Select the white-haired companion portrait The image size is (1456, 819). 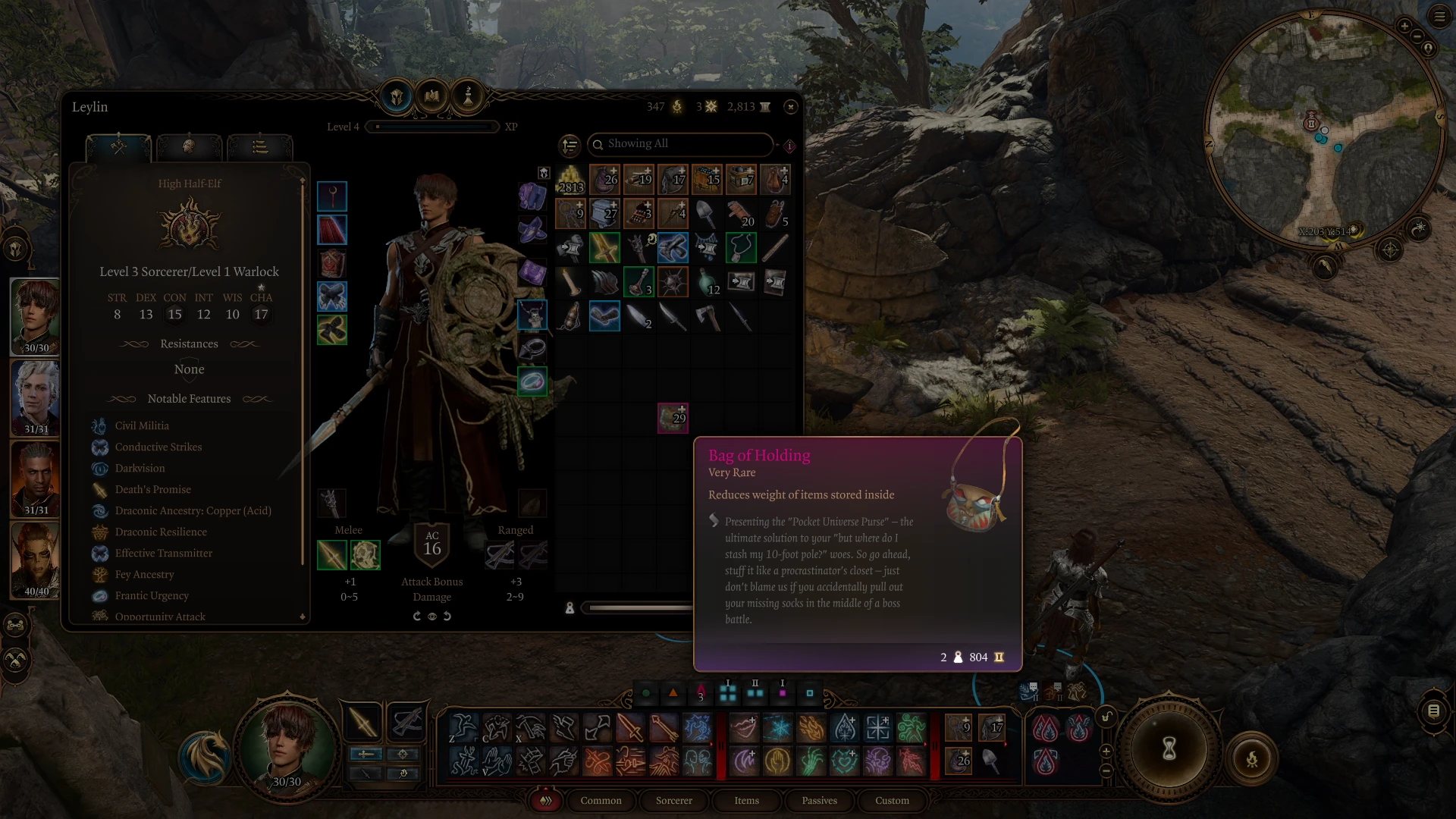pos(36,398)
